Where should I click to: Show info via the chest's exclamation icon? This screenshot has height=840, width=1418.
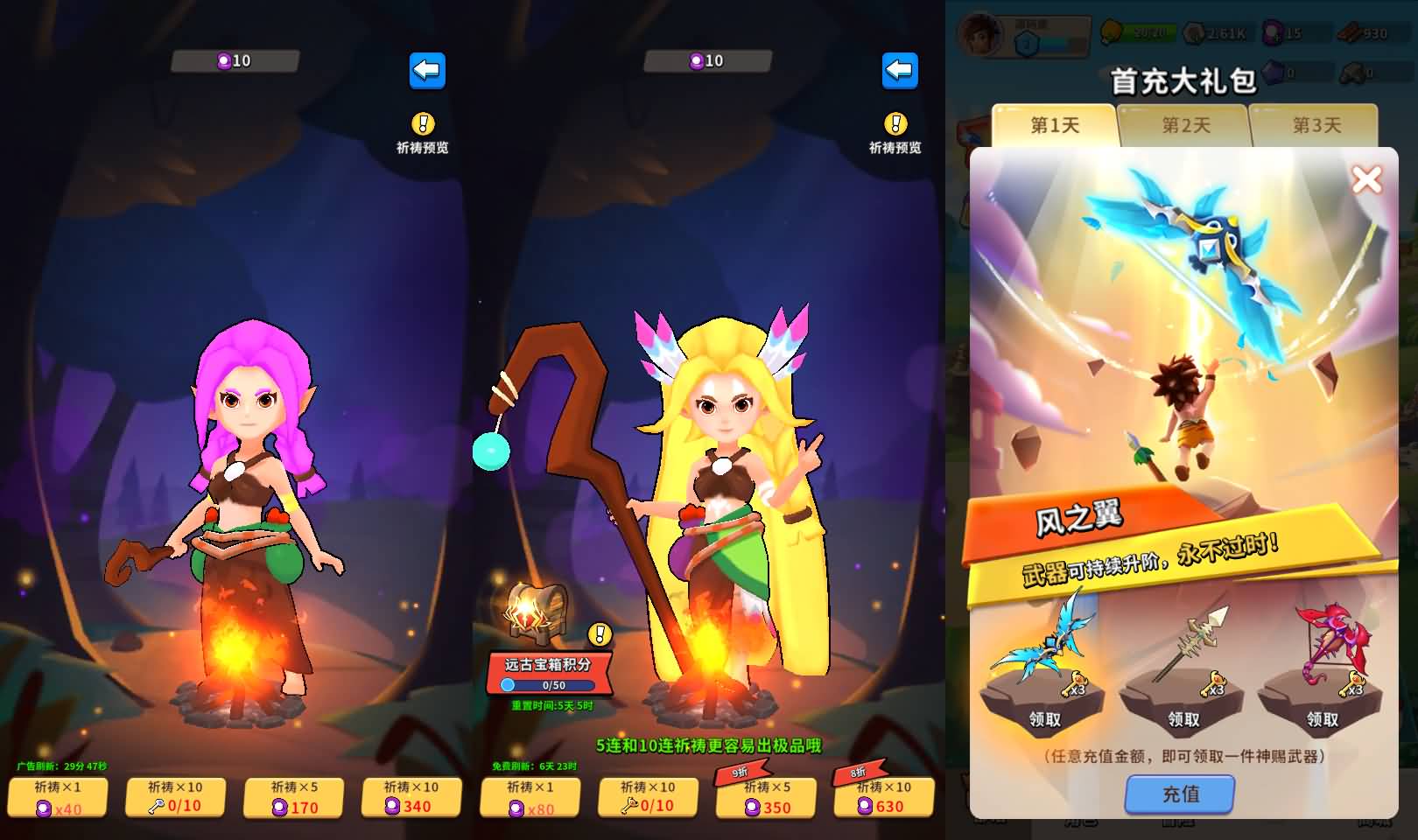[x=600, y=633]
